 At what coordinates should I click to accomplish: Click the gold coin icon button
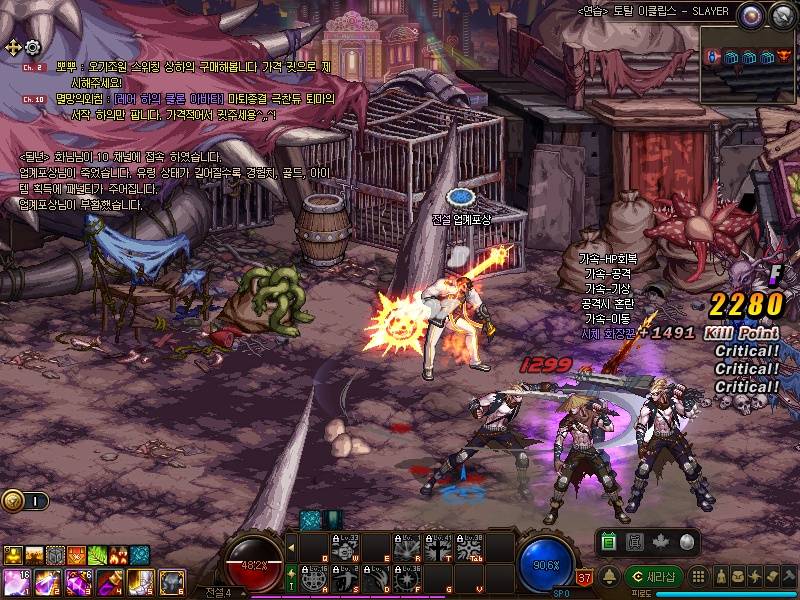pos(13,501)
